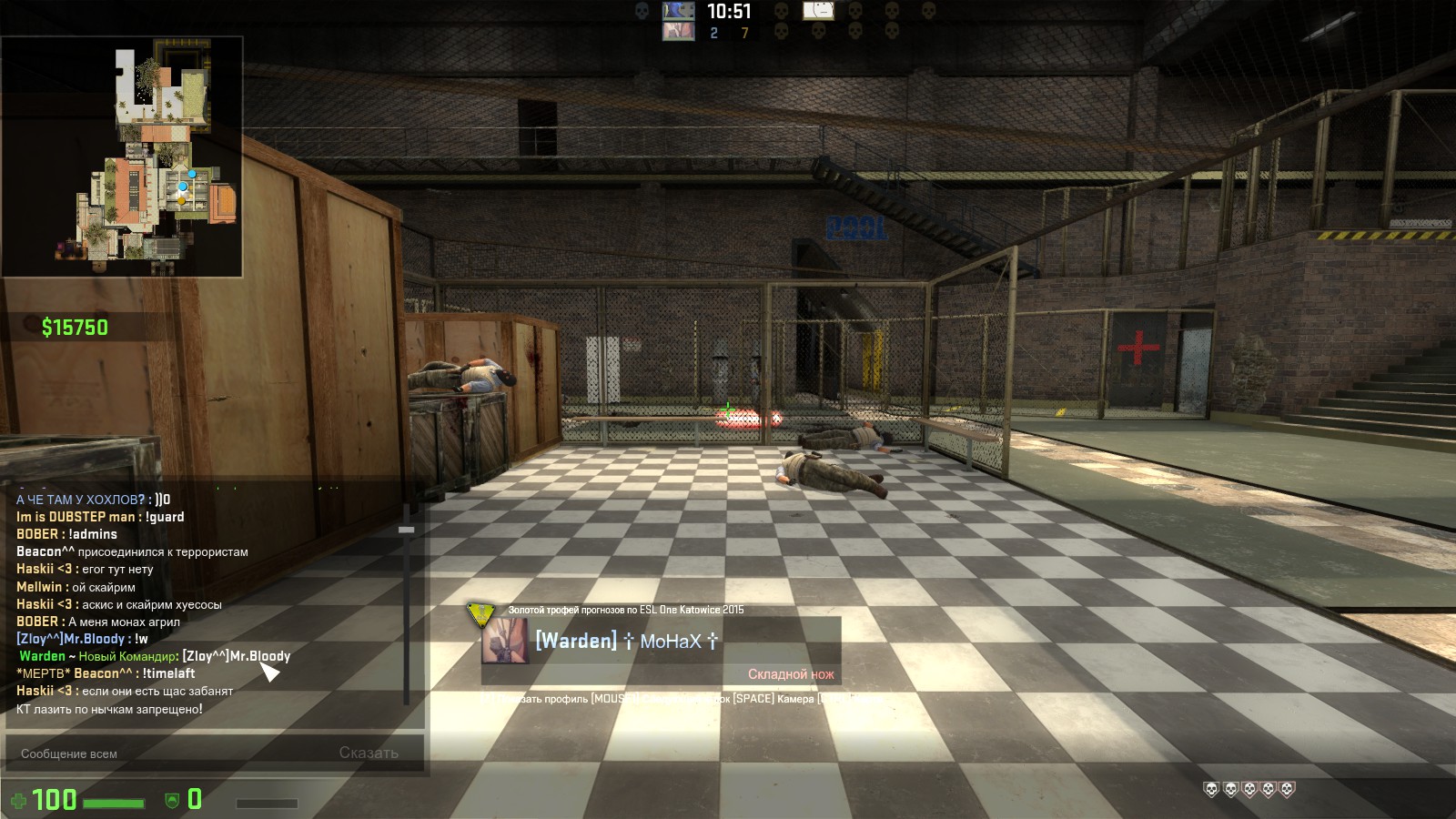Viewport: 1456px width, 819px height.
Task: Click the ESL One Katowice 2015 trophy icon
Action: 480,612
